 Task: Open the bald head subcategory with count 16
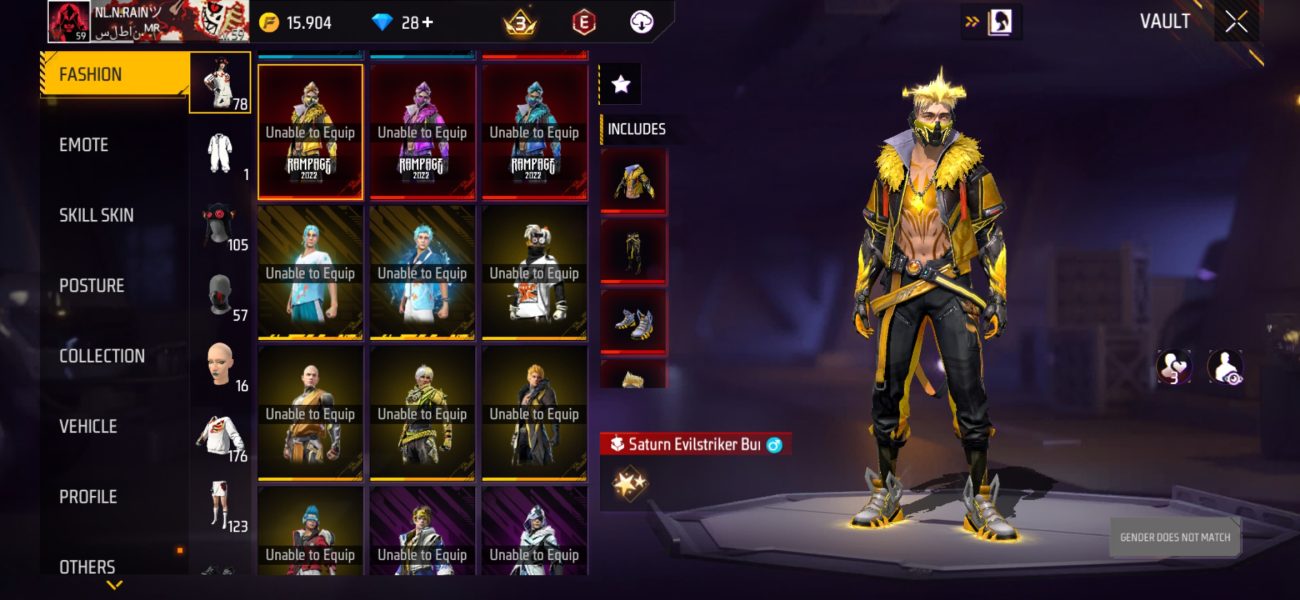[x=220, y=364]
